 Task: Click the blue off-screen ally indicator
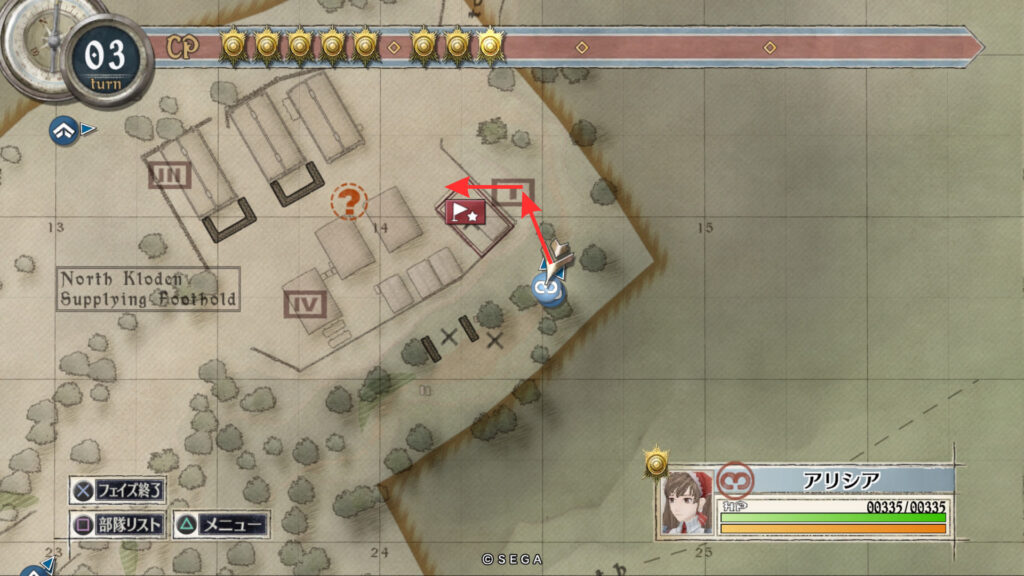click(64, 128)
